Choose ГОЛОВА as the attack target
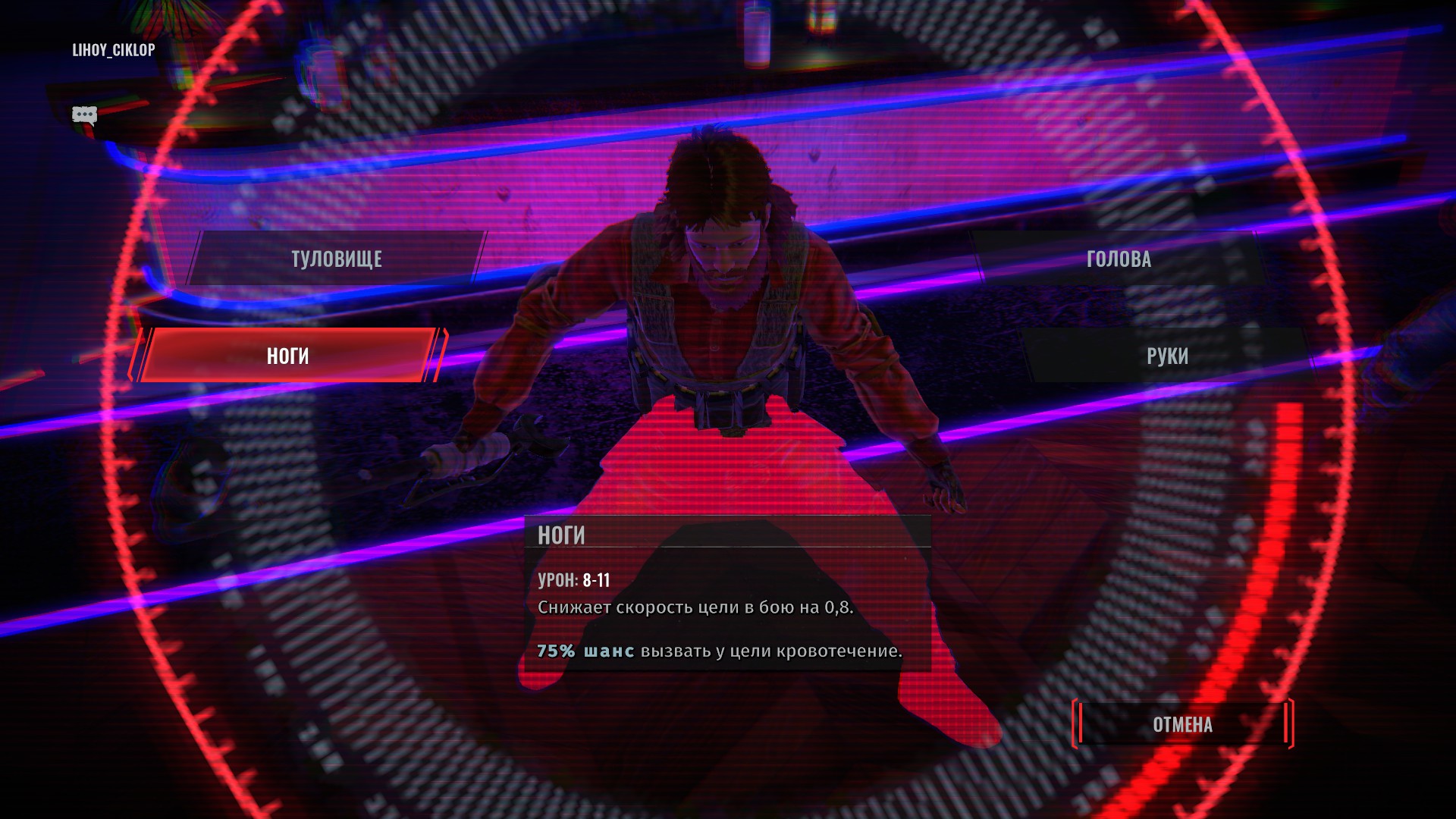The height and width of the screenshot is (819, 1456). pyautogui.click(x=1119, y=259)
